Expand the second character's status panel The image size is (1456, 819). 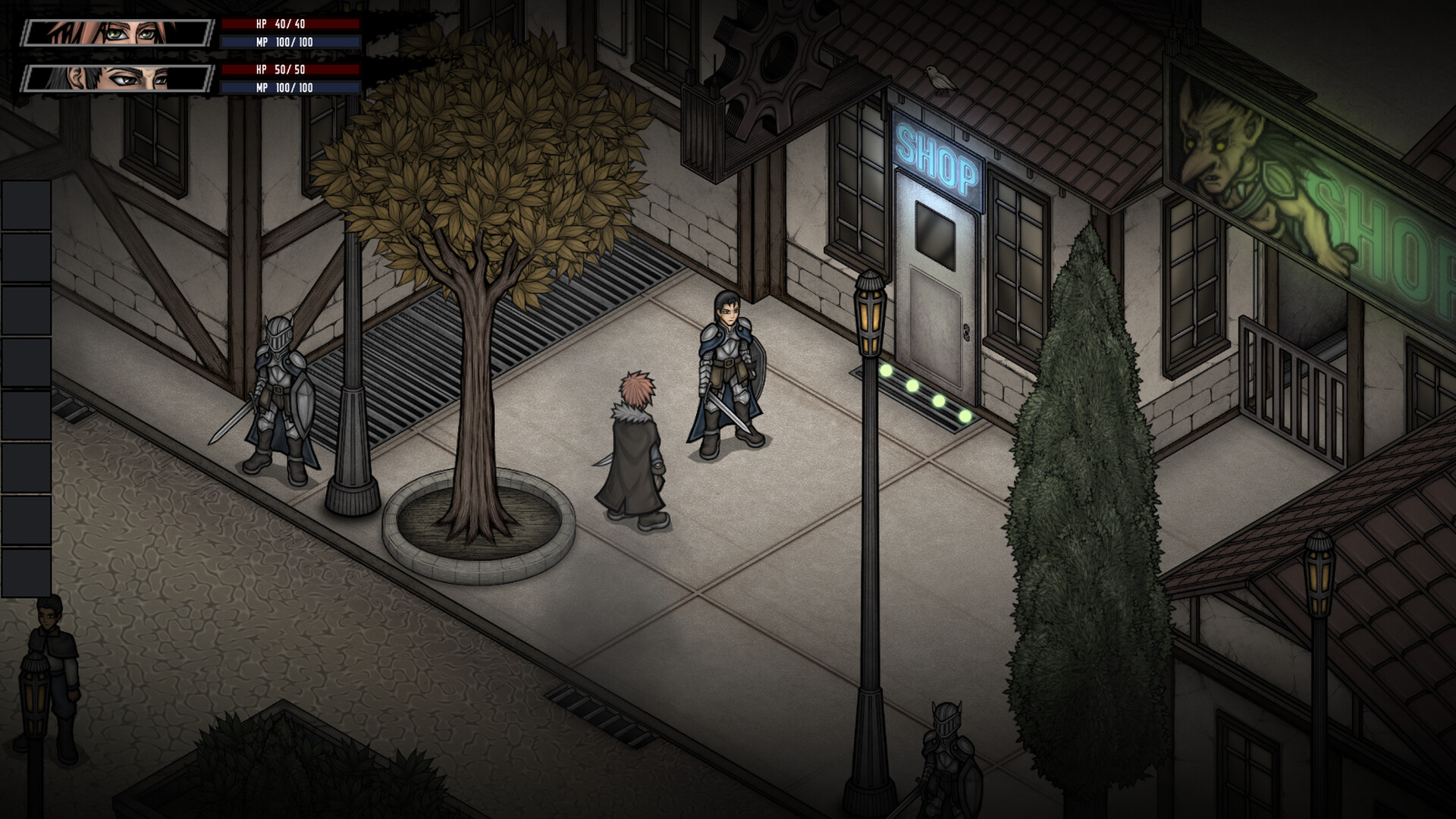click(118, 78)
